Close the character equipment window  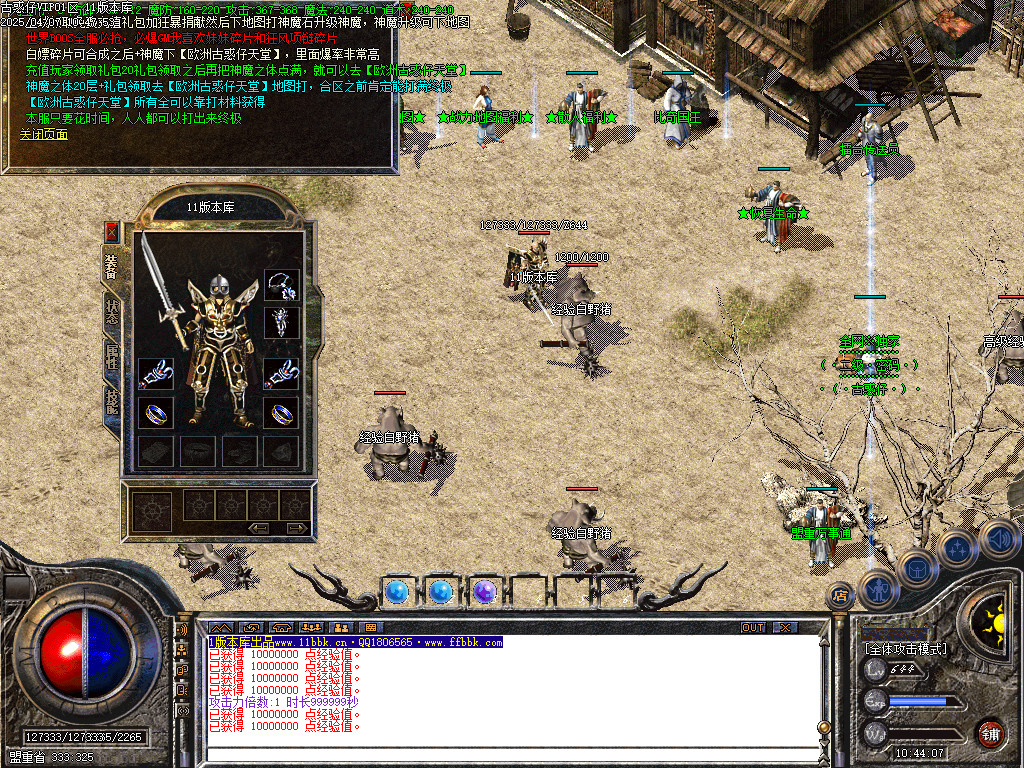pyautogui.click(x=112, y=232)
